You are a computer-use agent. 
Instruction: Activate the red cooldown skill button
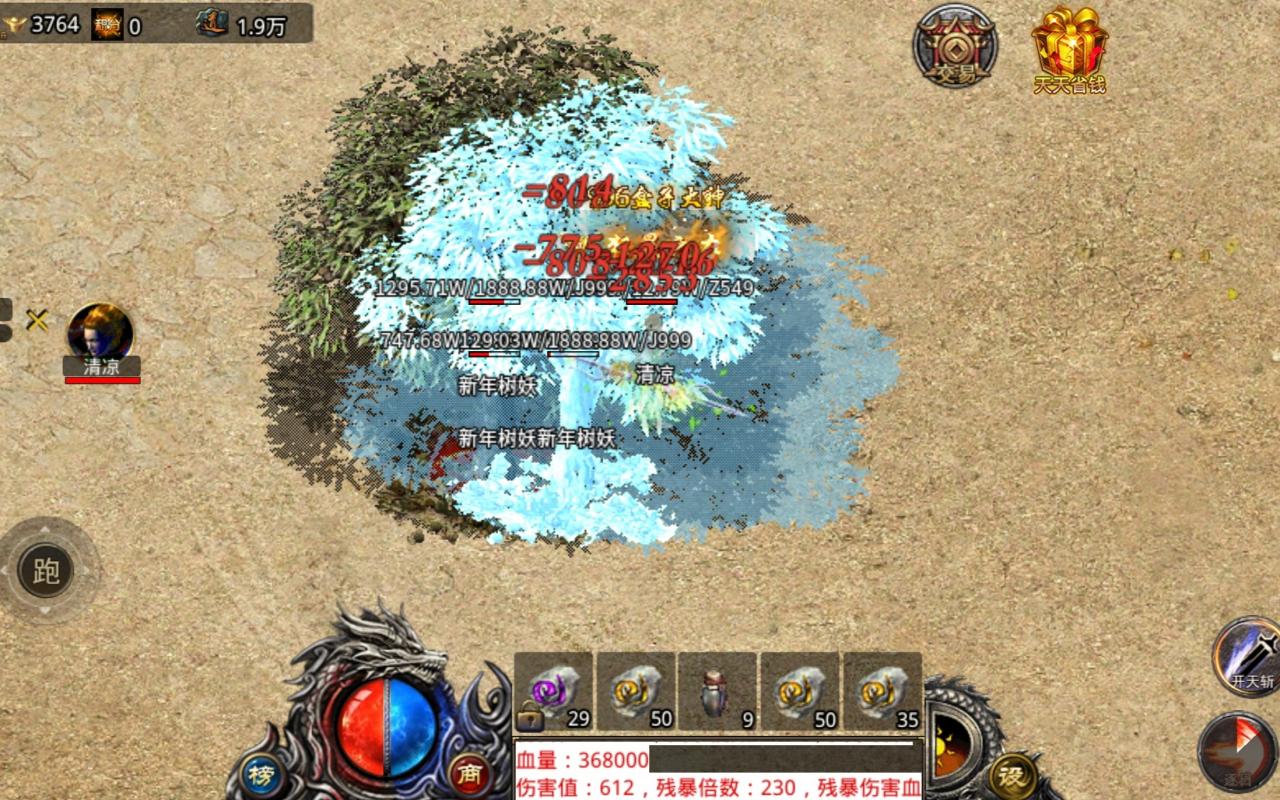pos(1237,752)
